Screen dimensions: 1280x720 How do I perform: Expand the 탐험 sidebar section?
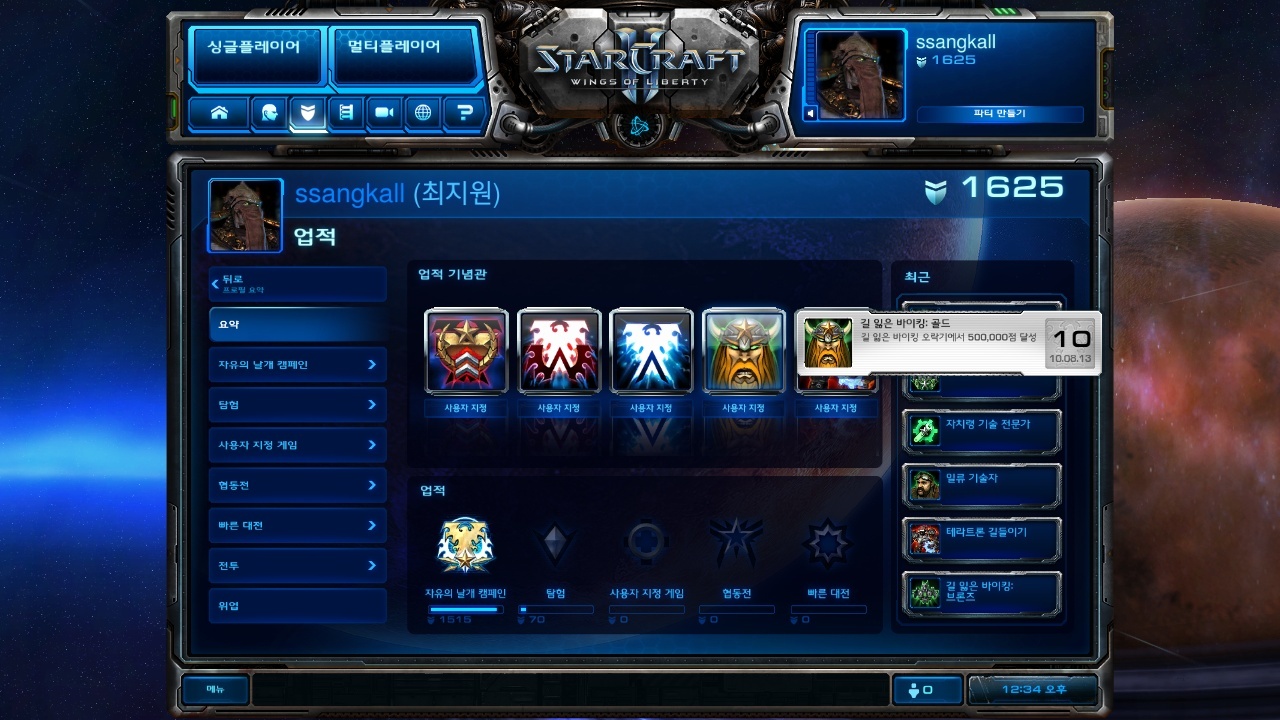coord(297,404)
